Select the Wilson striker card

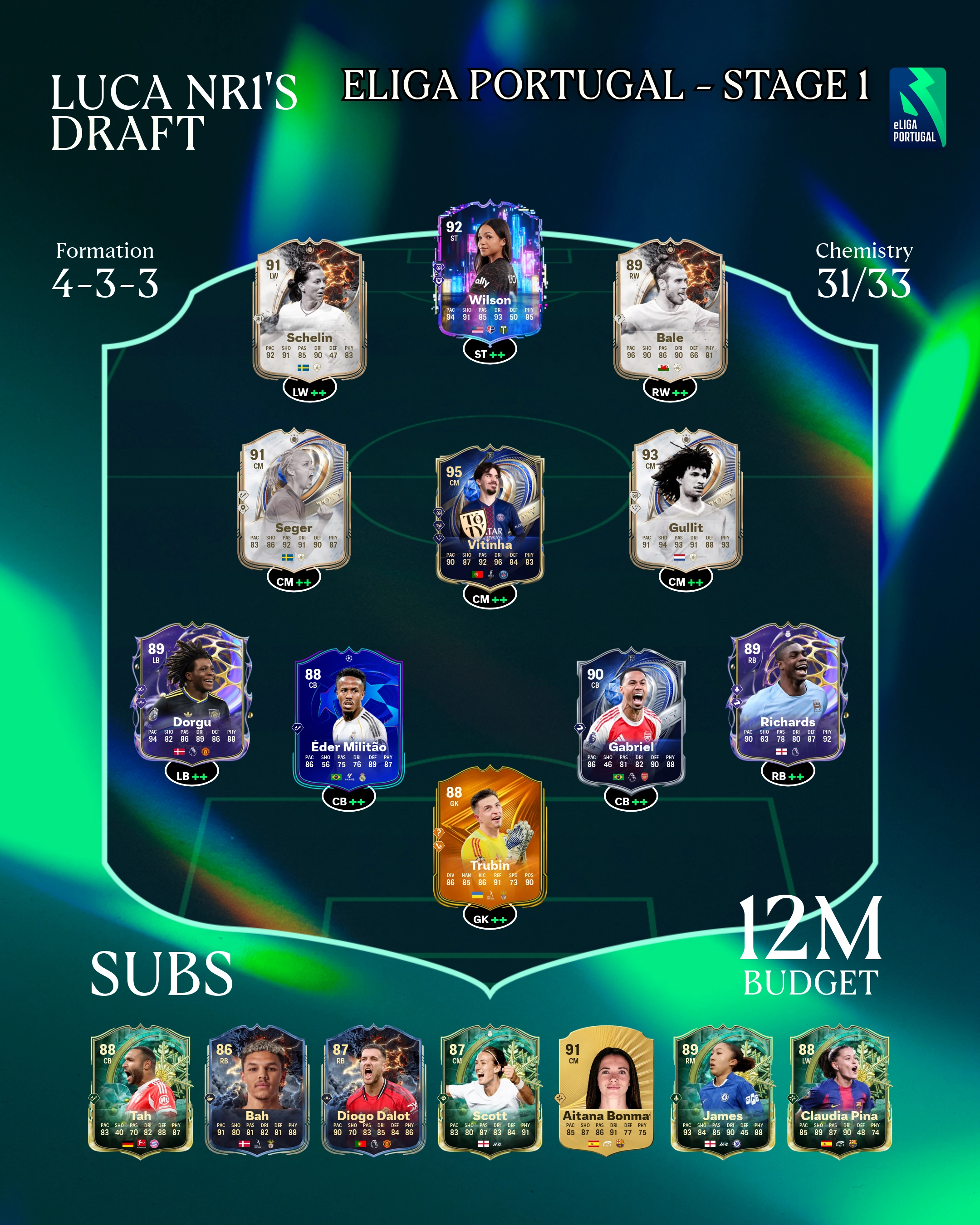click(490, 273)
